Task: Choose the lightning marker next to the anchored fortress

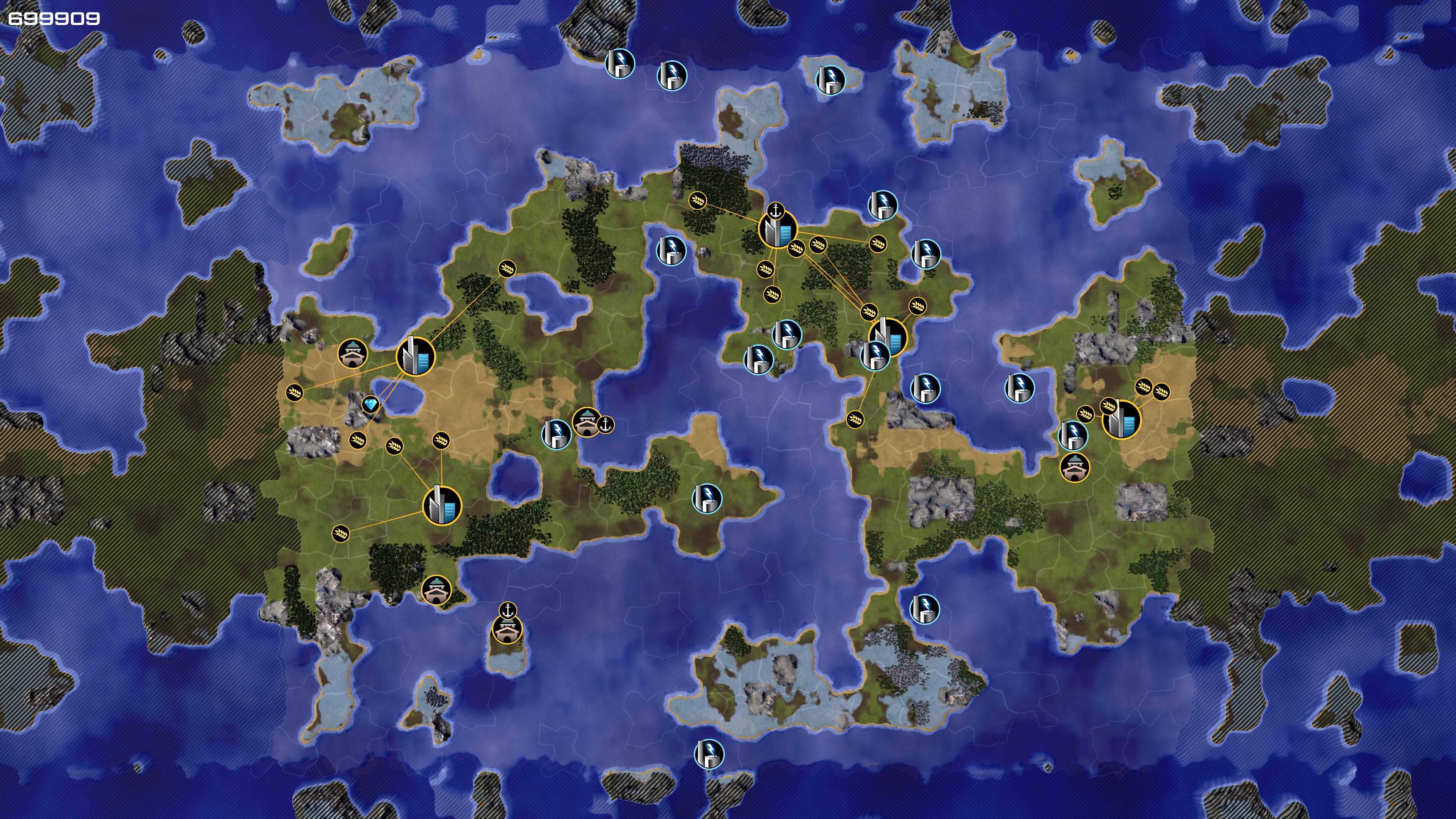Action: [557, 433]
